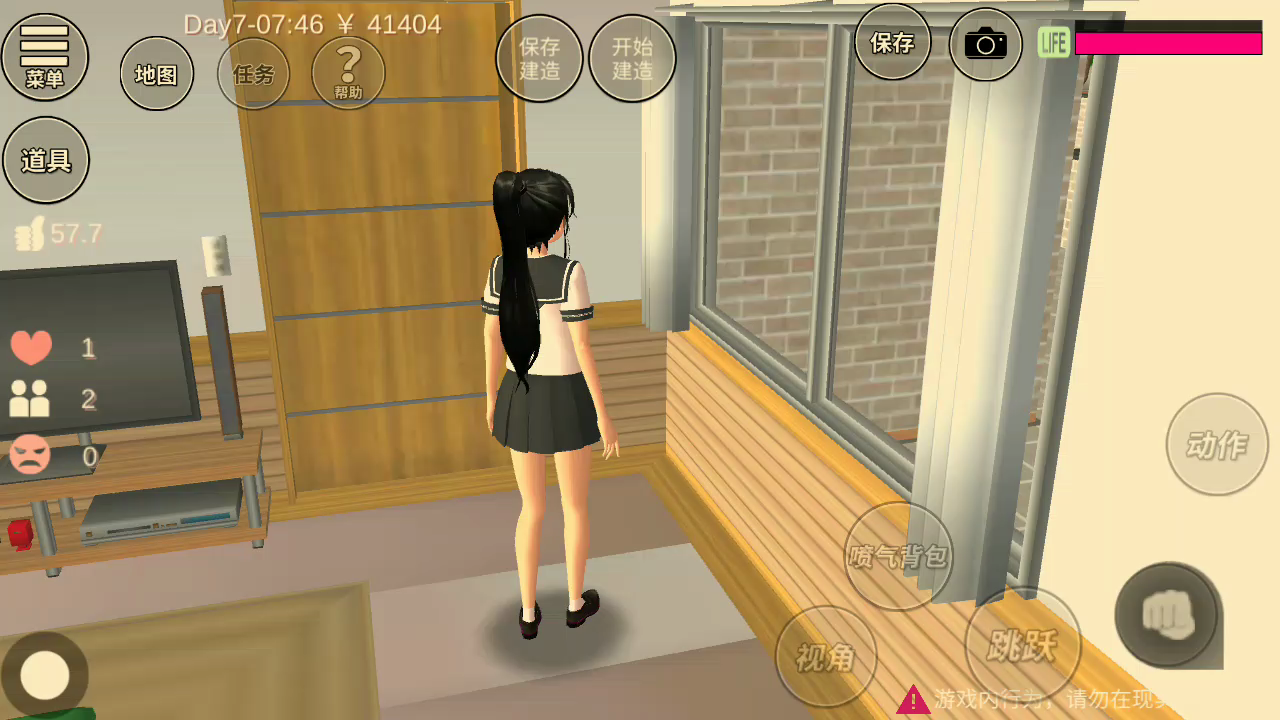Open the 帮助 help button

[348, 72]
